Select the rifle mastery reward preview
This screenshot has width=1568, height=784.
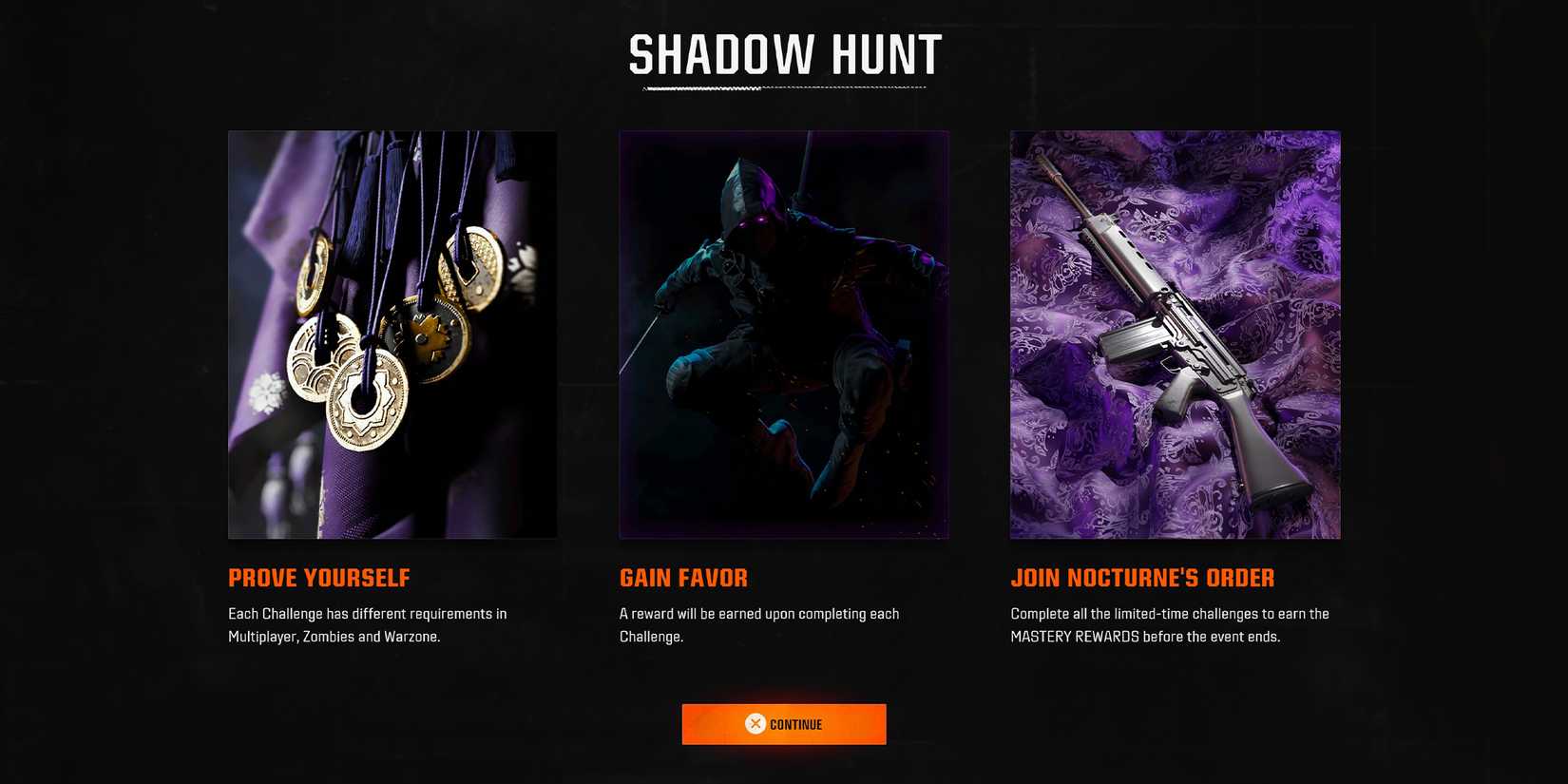tap(1176, 335)
